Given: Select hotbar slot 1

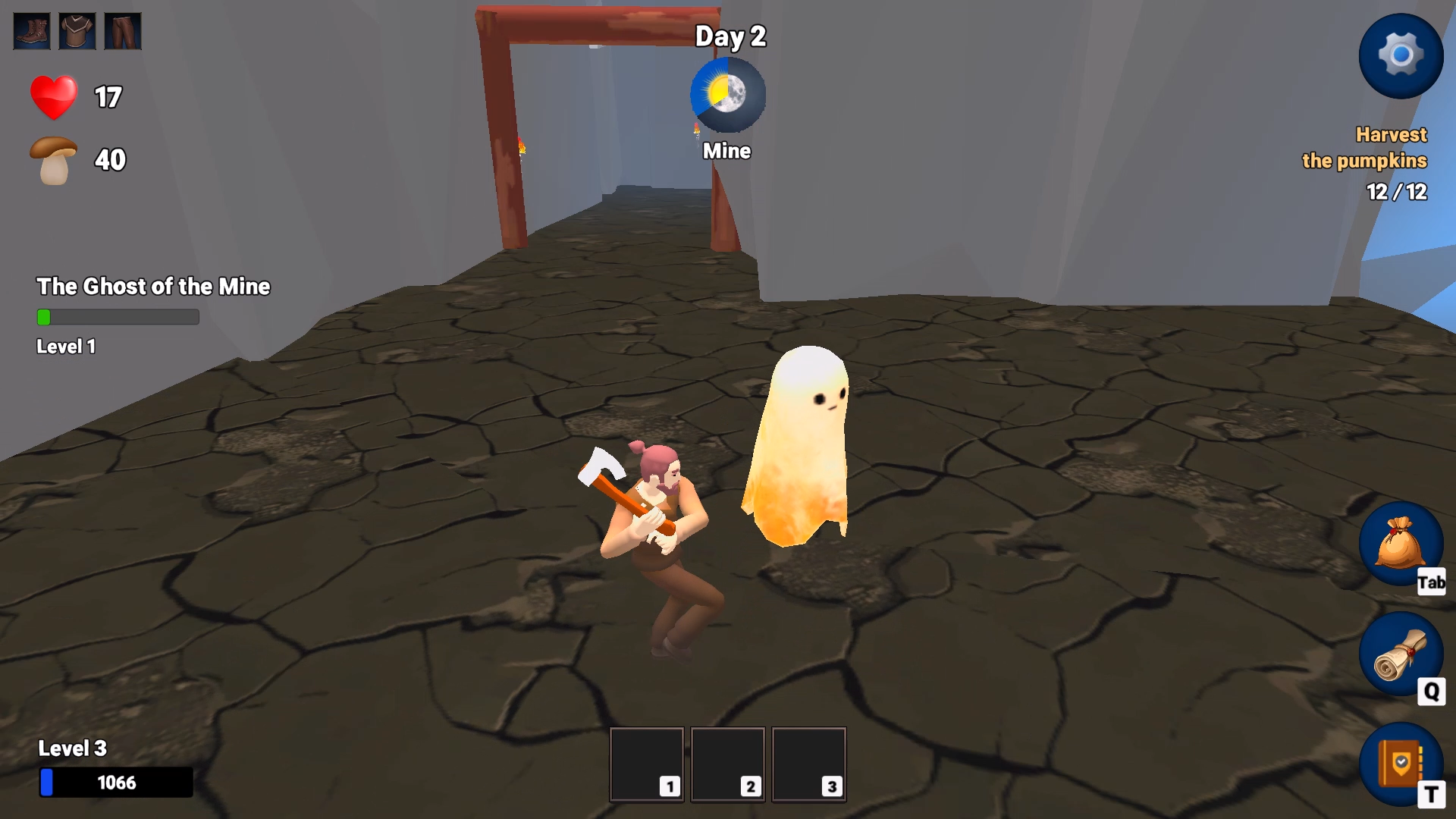Looking at the screenshot, I should (646, 763).
